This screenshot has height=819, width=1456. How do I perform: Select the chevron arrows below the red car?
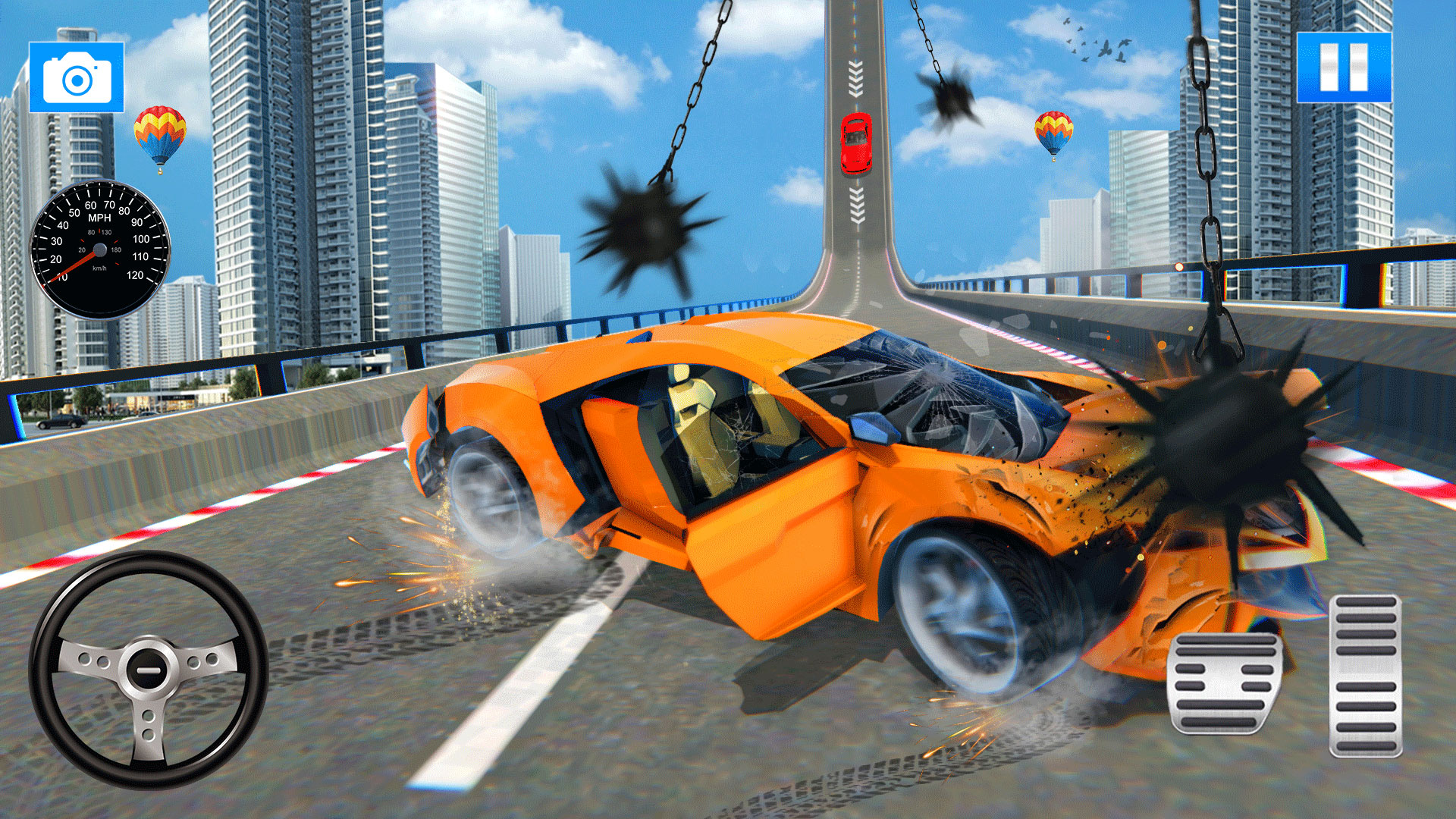tap(855, 205)
